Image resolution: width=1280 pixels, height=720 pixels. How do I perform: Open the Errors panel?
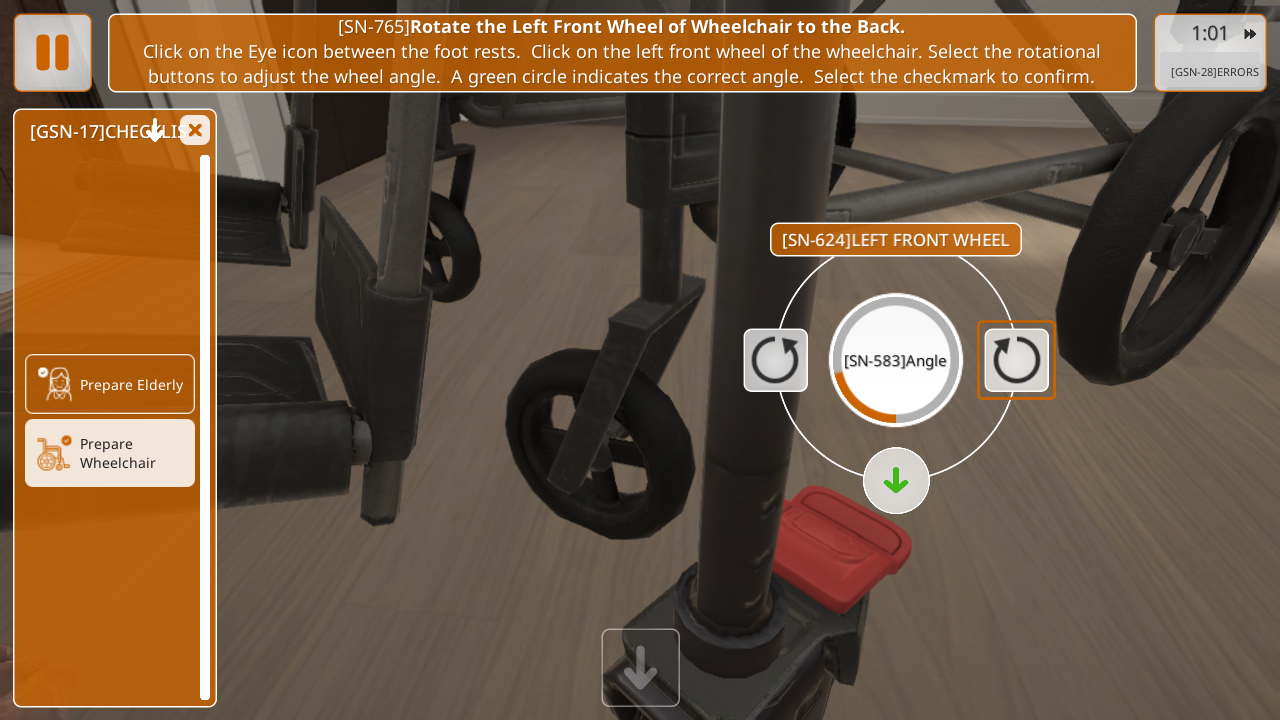[x=1214, y=72]
